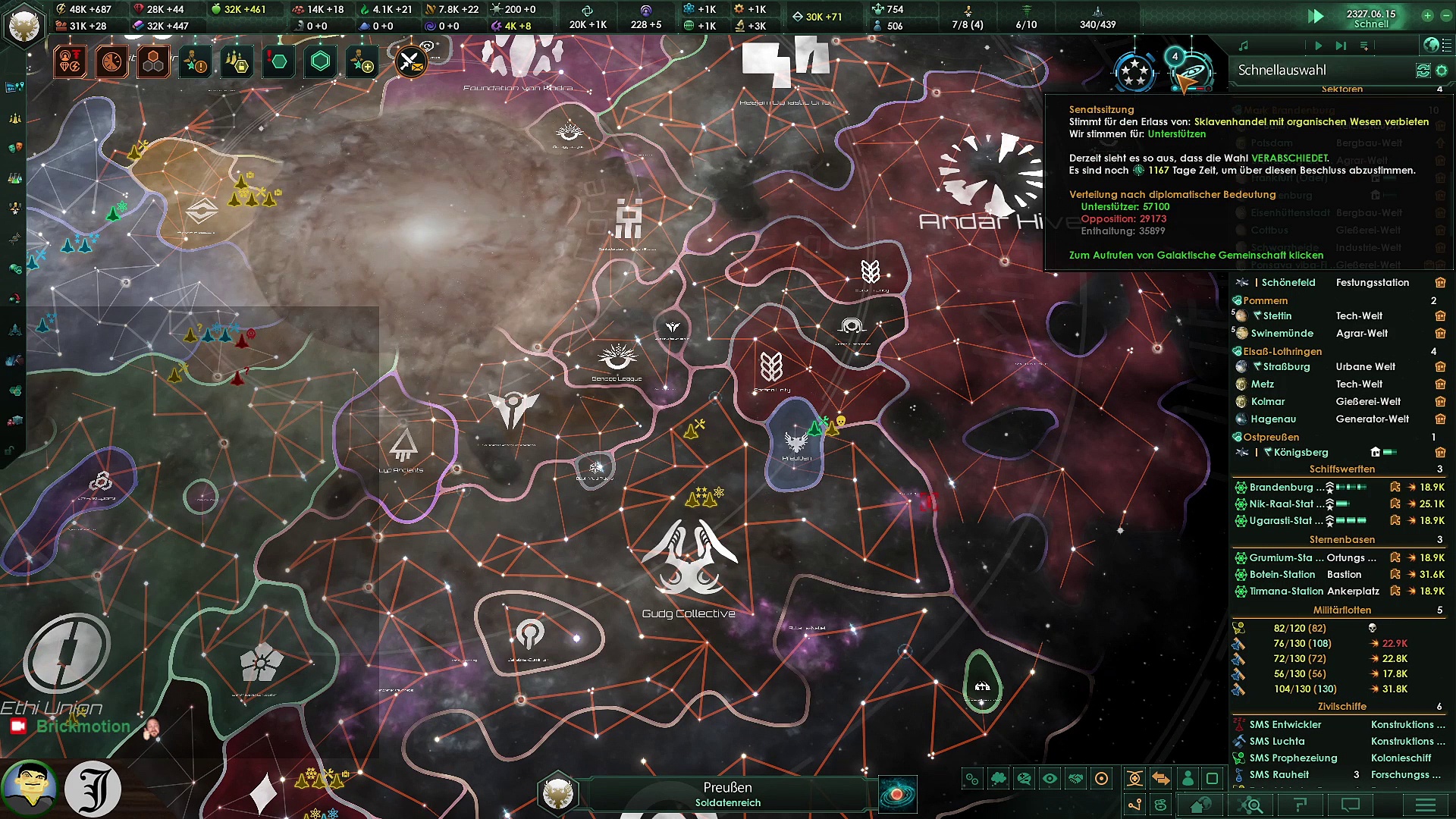Open the Botein-Station Bastion starbase
This screenshot has width=1456, height=819.
(1283, 575)
